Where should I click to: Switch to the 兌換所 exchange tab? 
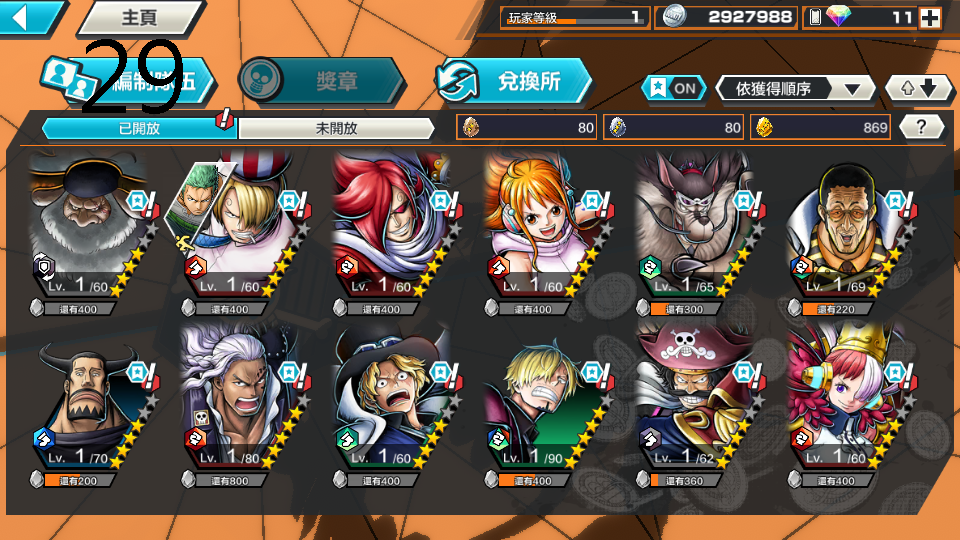(514, 81)
